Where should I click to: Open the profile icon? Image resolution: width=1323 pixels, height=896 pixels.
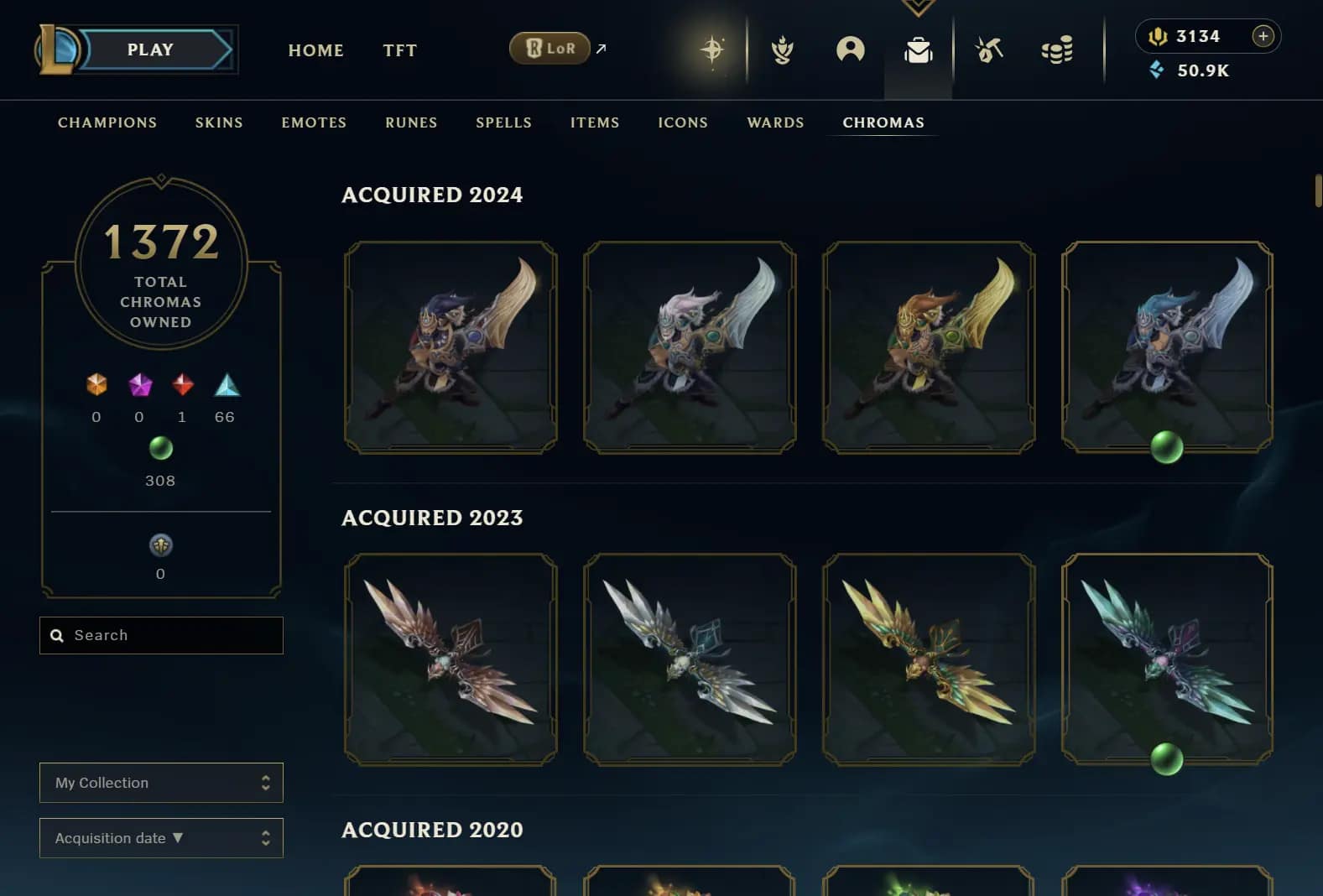pyautogui.click(x=850, y=50)
